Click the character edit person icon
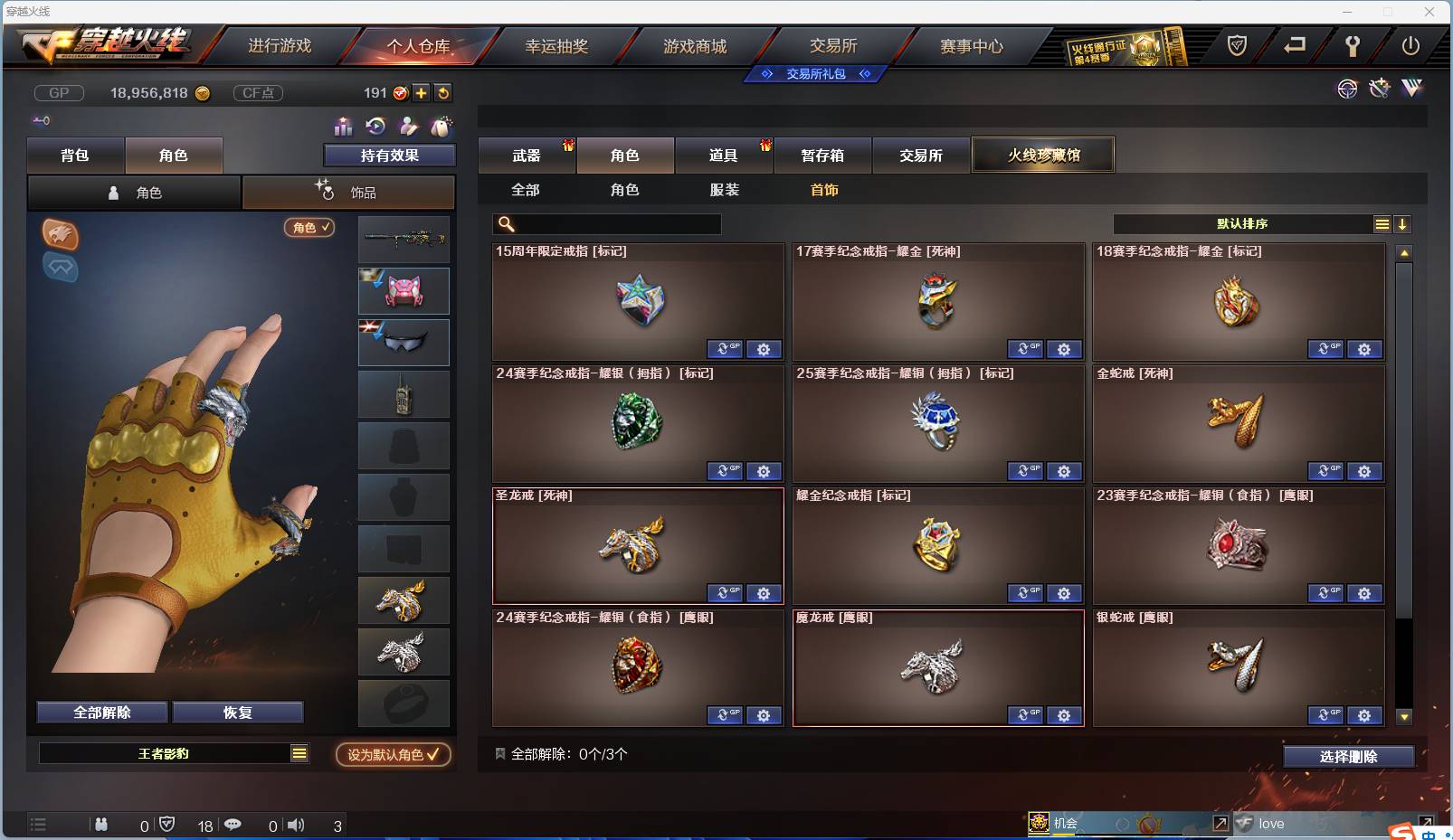Image resolution: width=1453 pixels, height=840 pixels. coord(409,127)
